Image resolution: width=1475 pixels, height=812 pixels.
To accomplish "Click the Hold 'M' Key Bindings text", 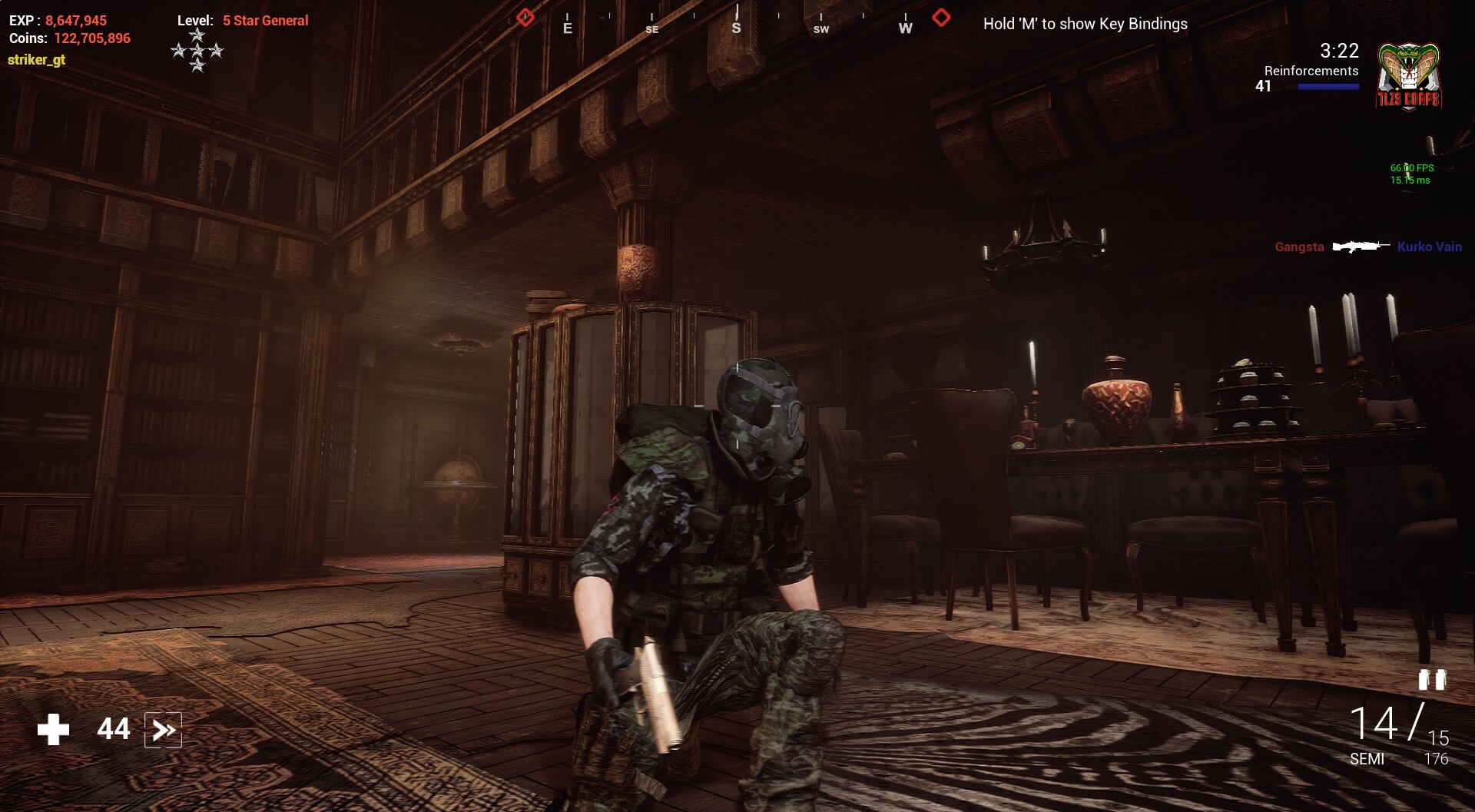I will tap(1086, 25).
